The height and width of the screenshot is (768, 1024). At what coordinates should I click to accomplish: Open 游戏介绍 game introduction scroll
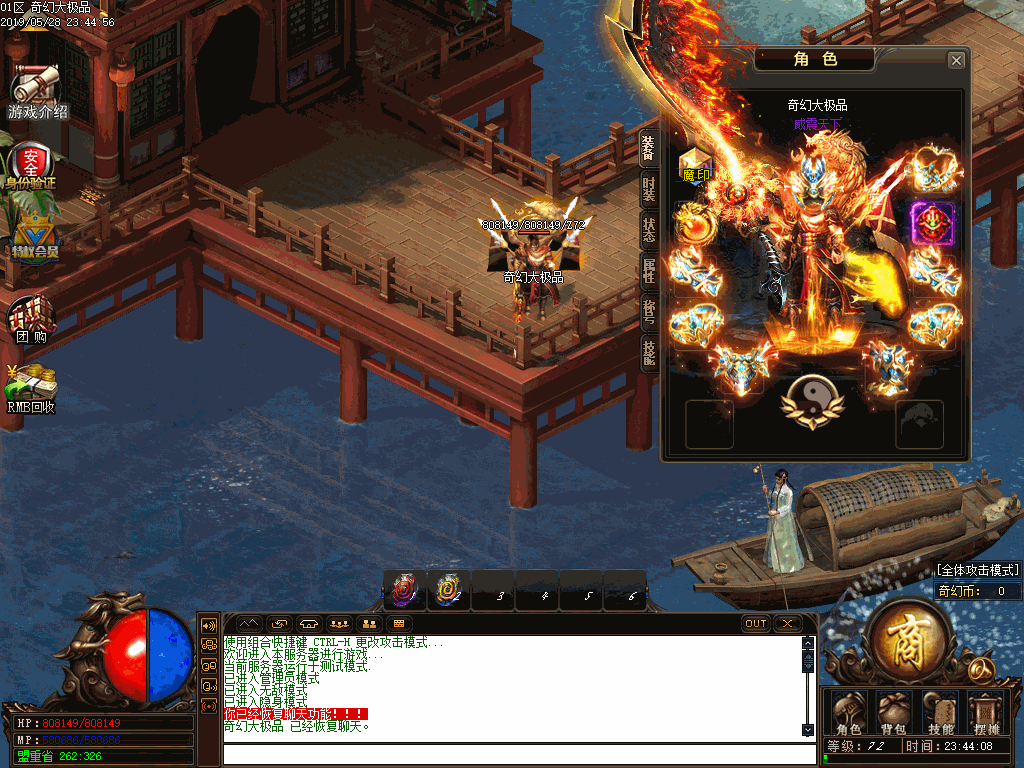coord(36,90)
